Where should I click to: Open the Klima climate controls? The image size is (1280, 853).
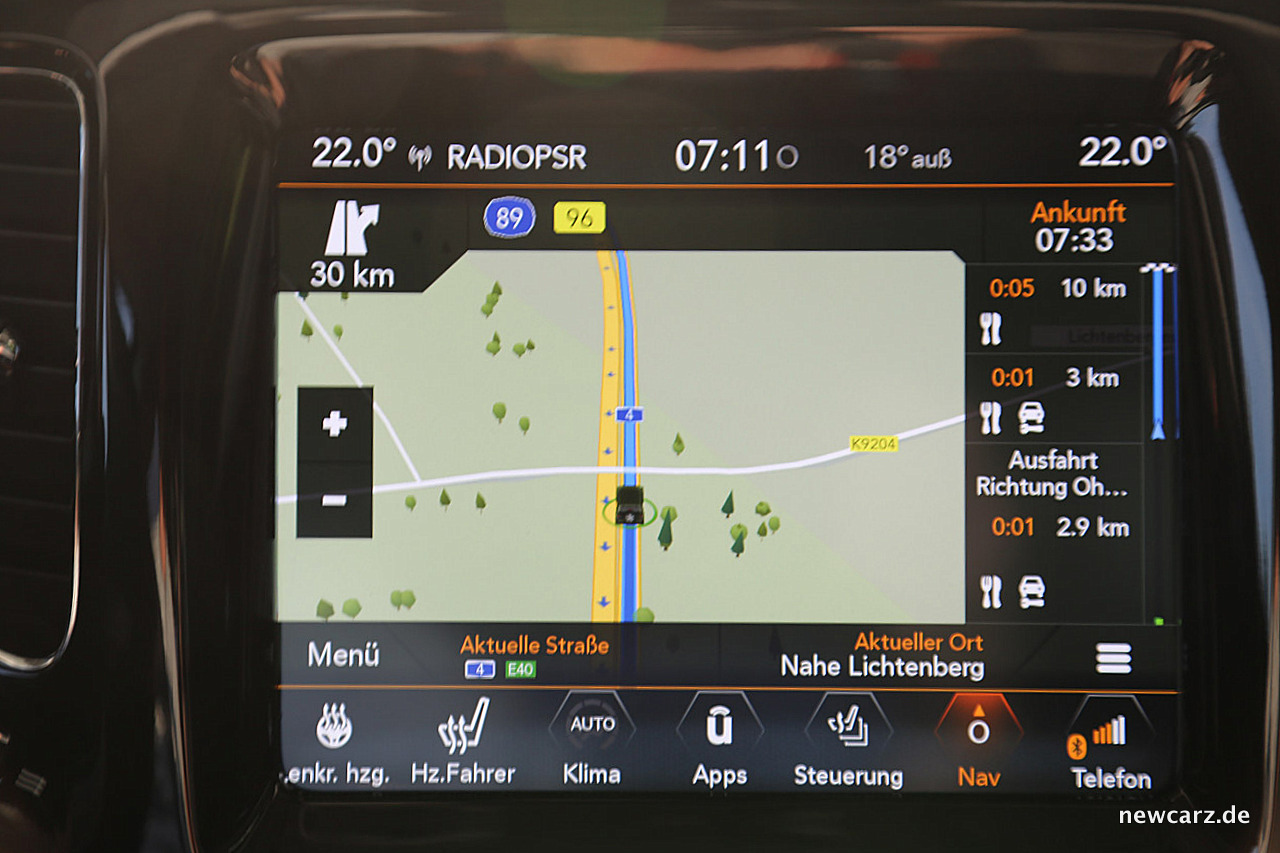(x=591, y=745)
